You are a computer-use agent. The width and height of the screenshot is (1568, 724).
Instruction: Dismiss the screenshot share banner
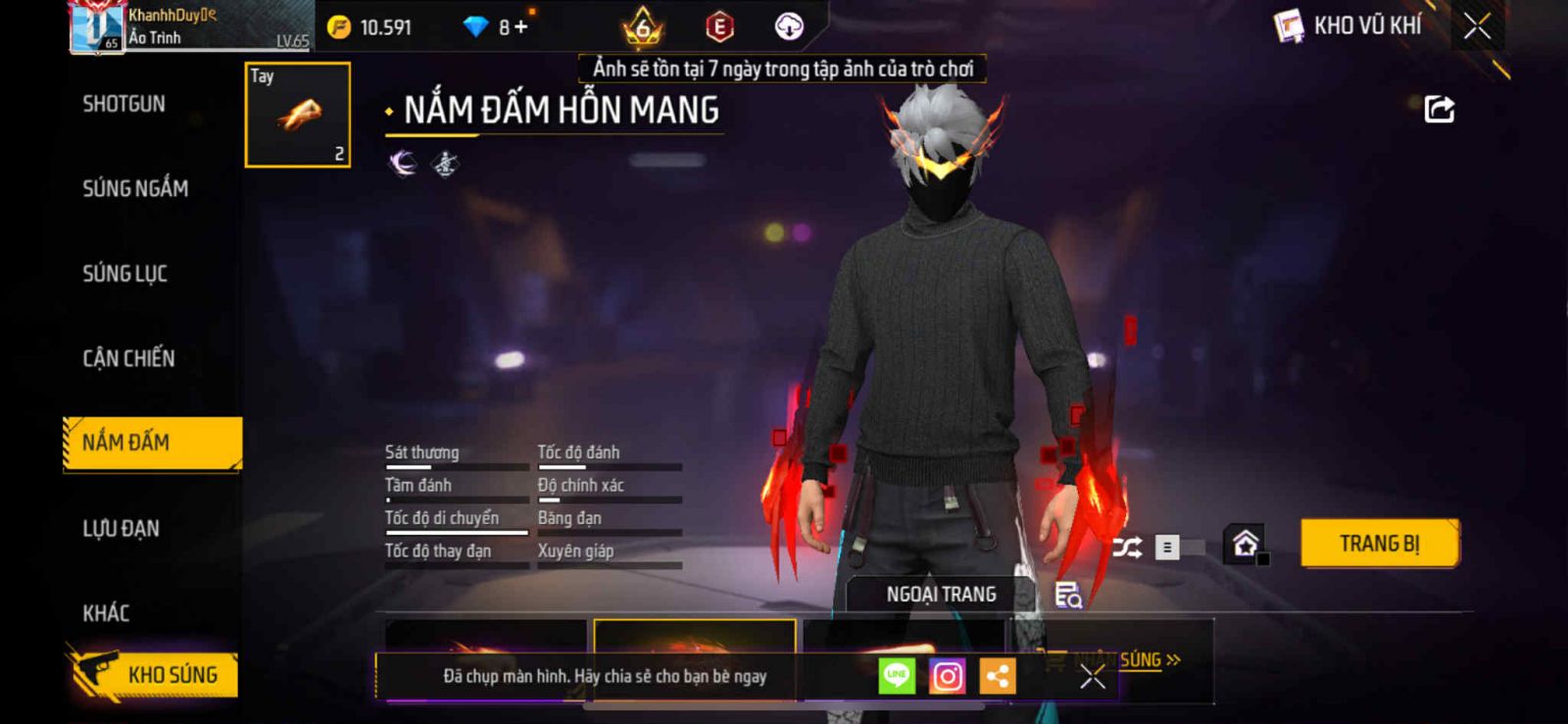pyautogui.click(x=1093, y=676)
